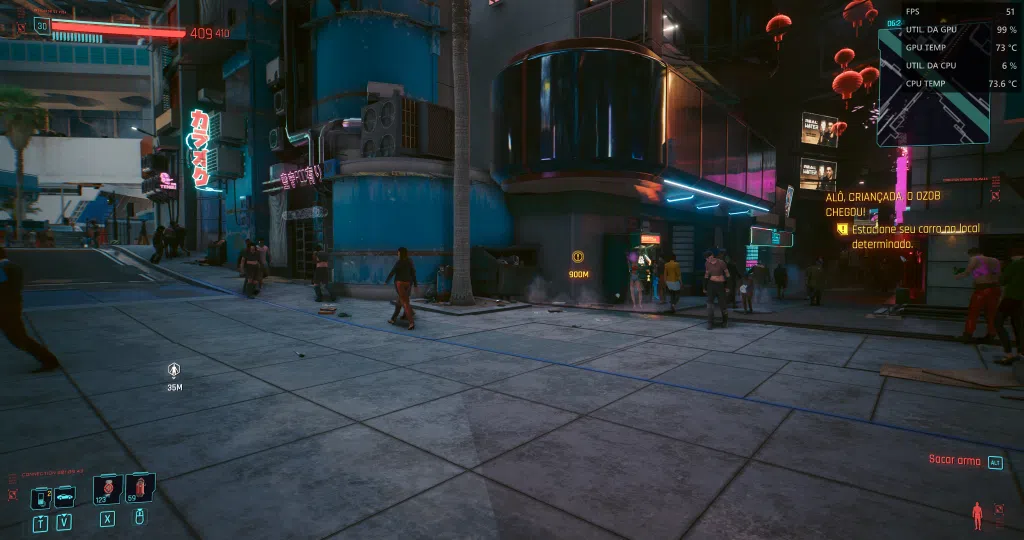Select the red grenade slot showing 59

(x=140, y=488)
